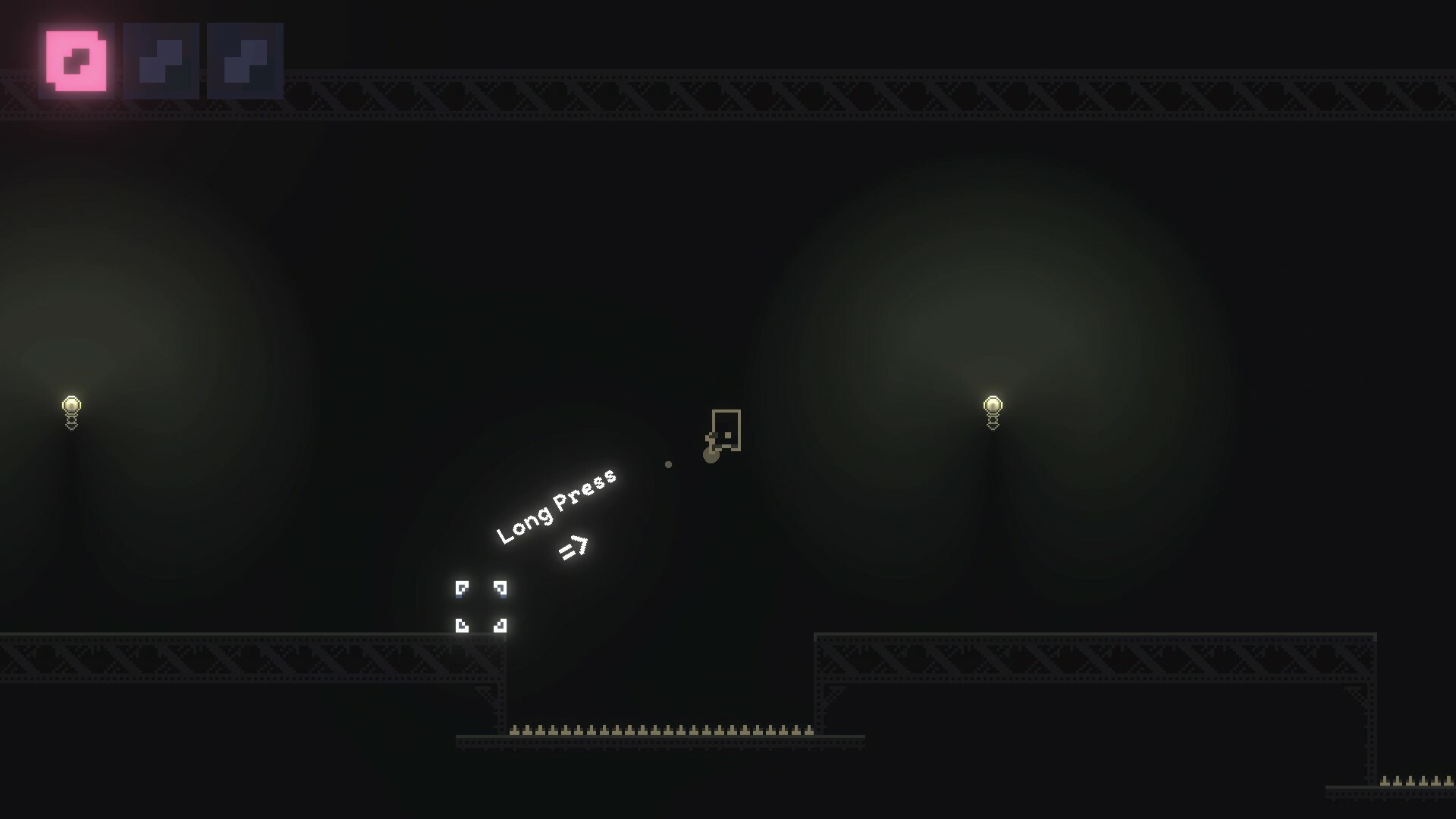The image size is (1456, 819).
Task: Click the top-left corner bracket marker
Action: coord(461,588)
